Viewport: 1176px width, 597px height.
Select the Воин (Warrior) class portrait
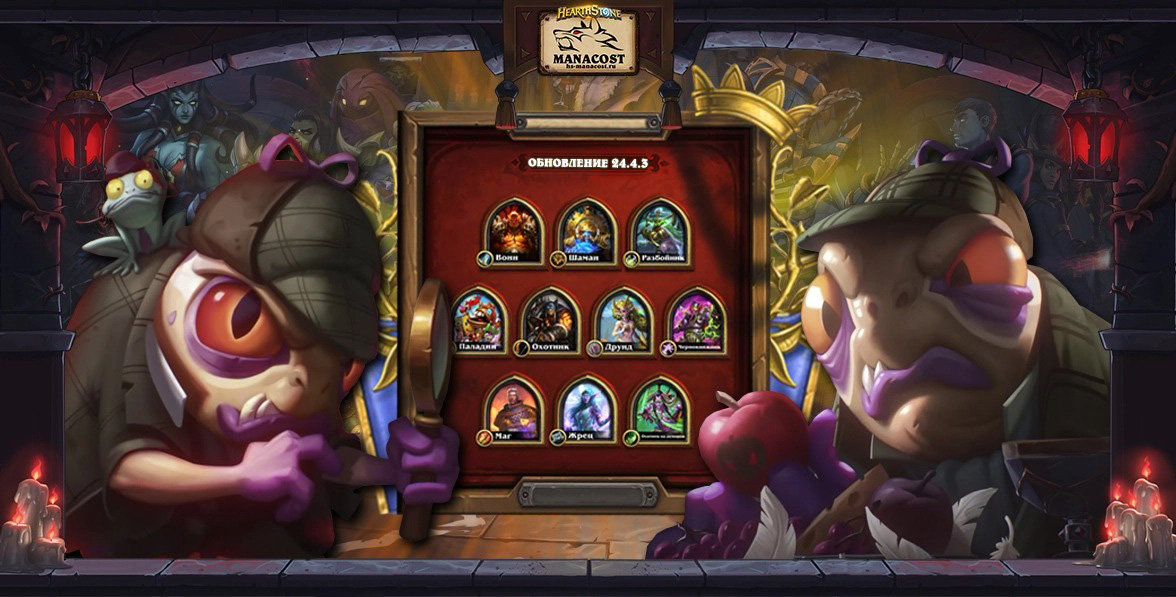tap(514, 229)
